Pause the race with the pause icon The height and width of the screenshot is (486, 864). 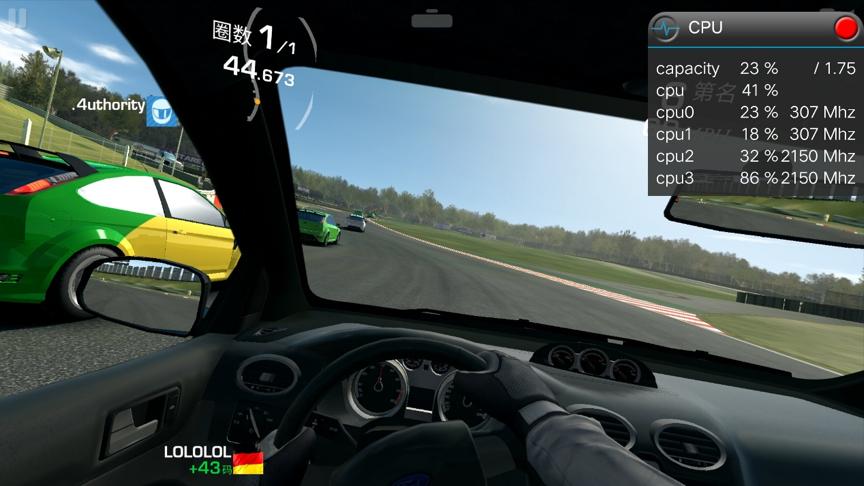click(15, 18)
